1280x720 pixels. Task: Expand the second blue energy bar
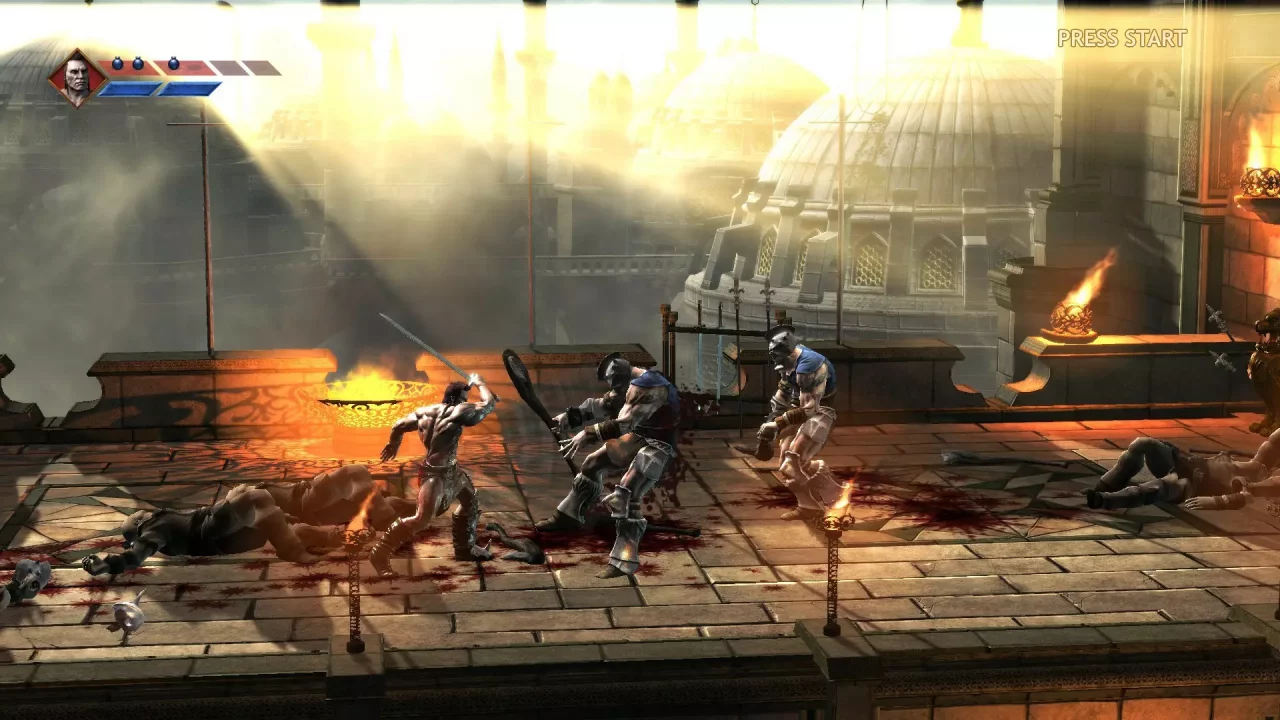pyautogui.click(x=188, y=88)
